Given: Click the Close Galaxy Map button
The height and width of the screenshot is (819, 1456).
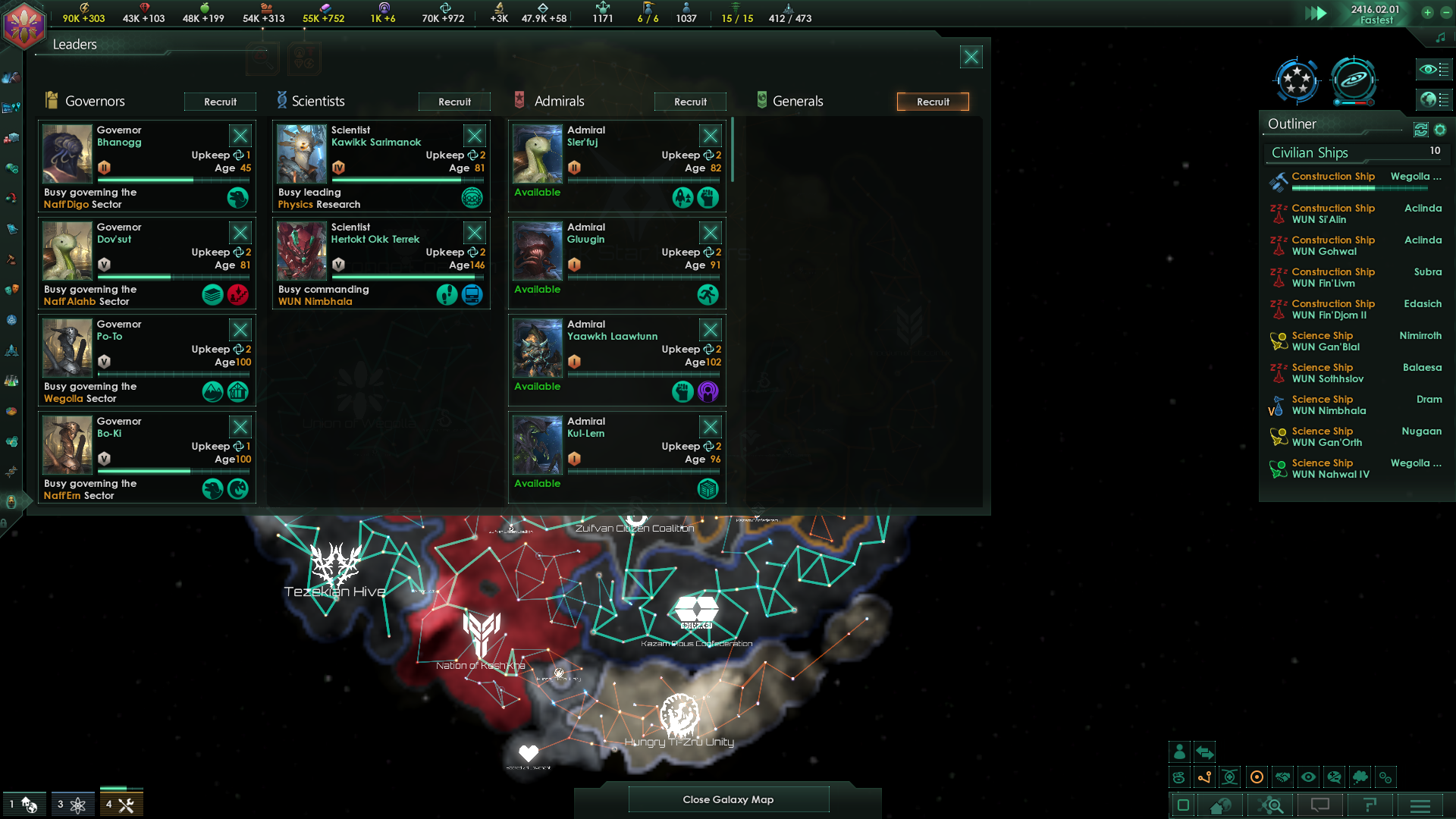Looking at the screenshot, I should [728, 799].
